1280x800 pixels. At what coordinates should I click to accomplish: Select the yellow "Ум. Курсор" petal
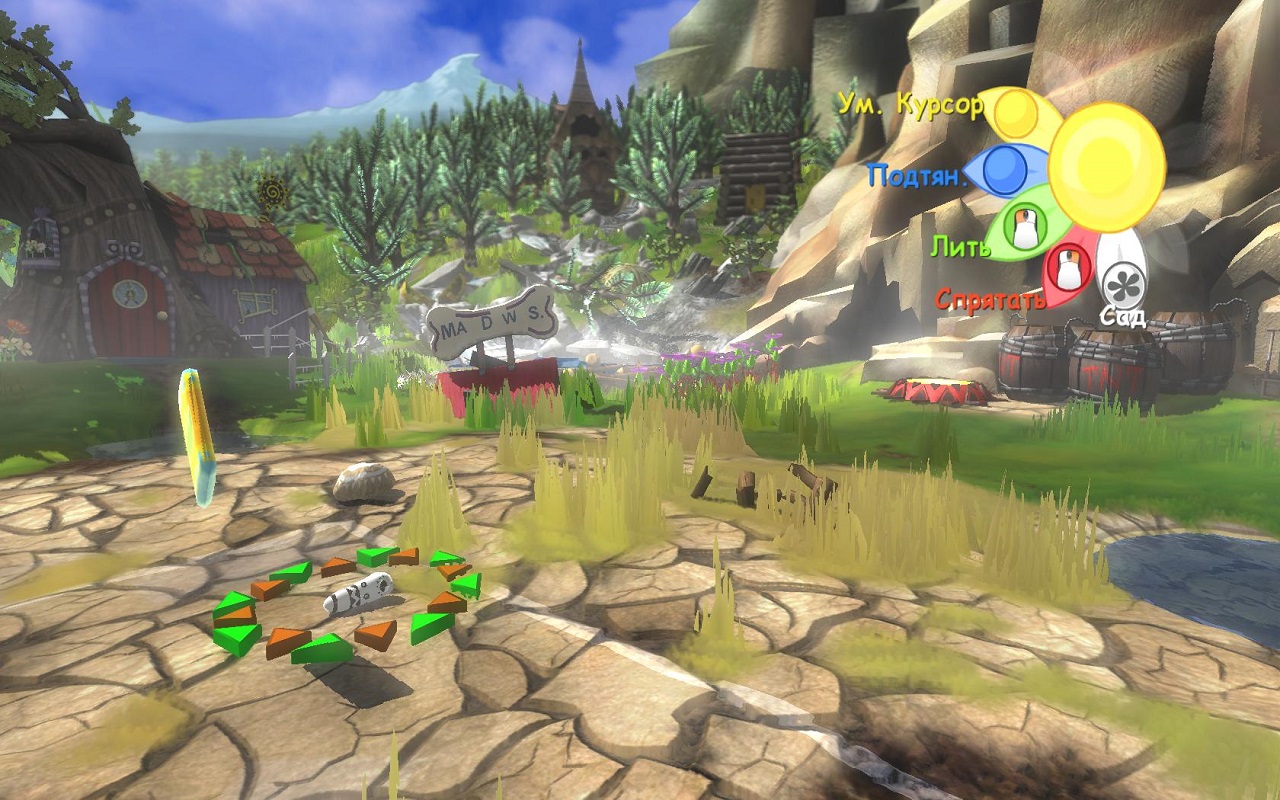pos(1018,114)
